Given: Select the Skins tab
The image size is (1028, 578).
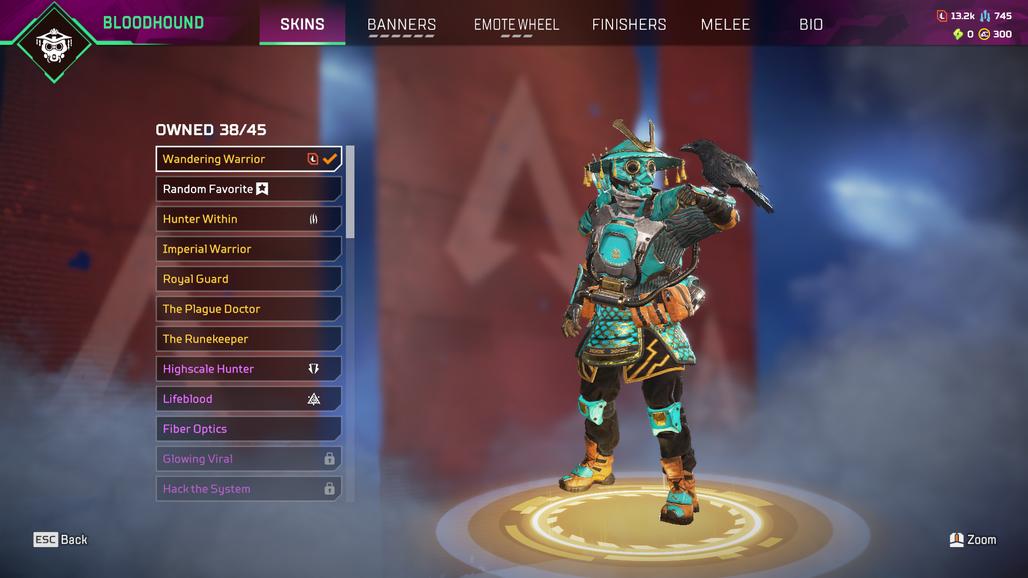Looking at the screenshot, I should pos(302,24).
